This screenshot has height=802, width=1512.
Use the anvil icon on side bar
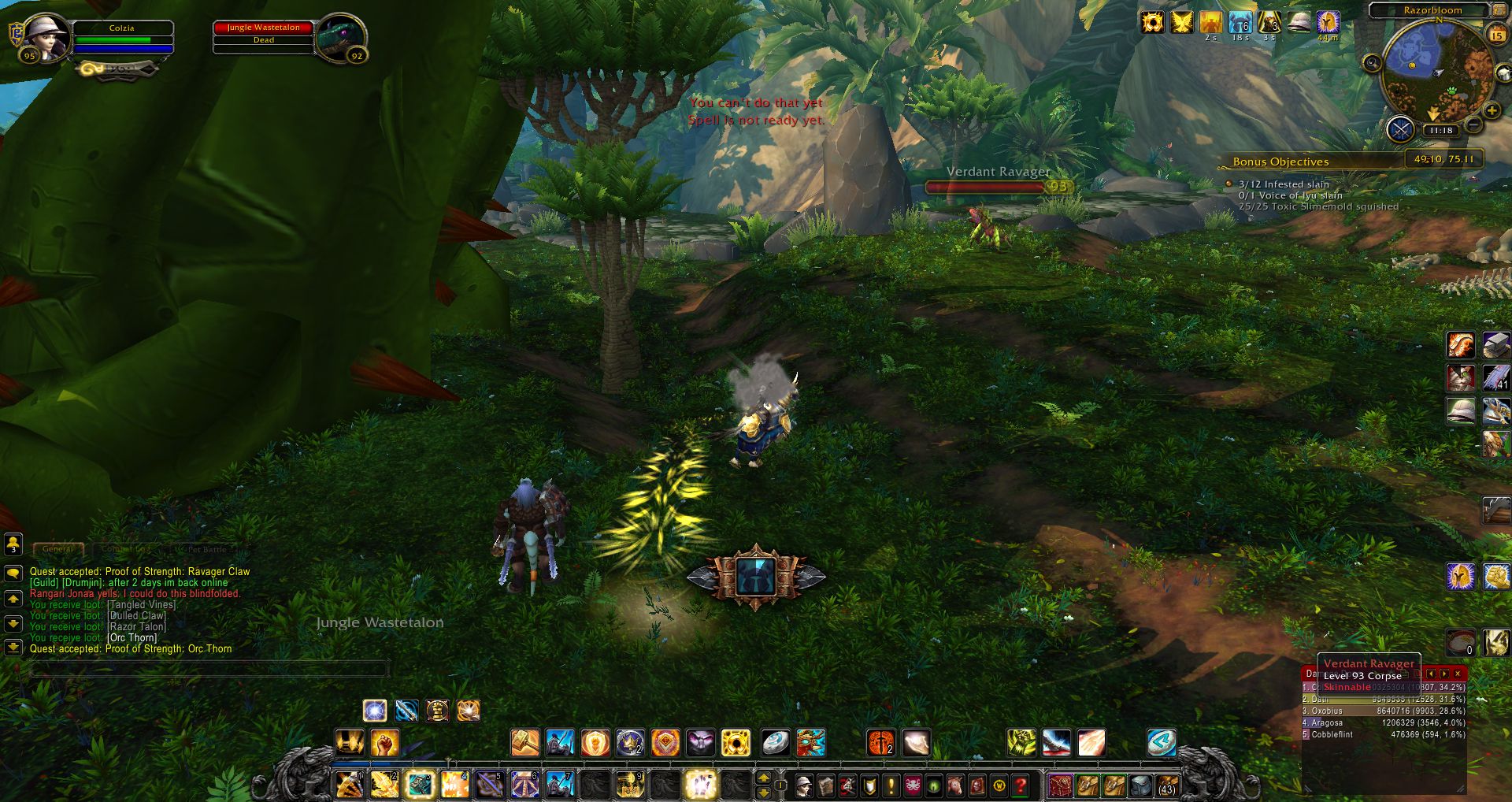pos(1495,345)
